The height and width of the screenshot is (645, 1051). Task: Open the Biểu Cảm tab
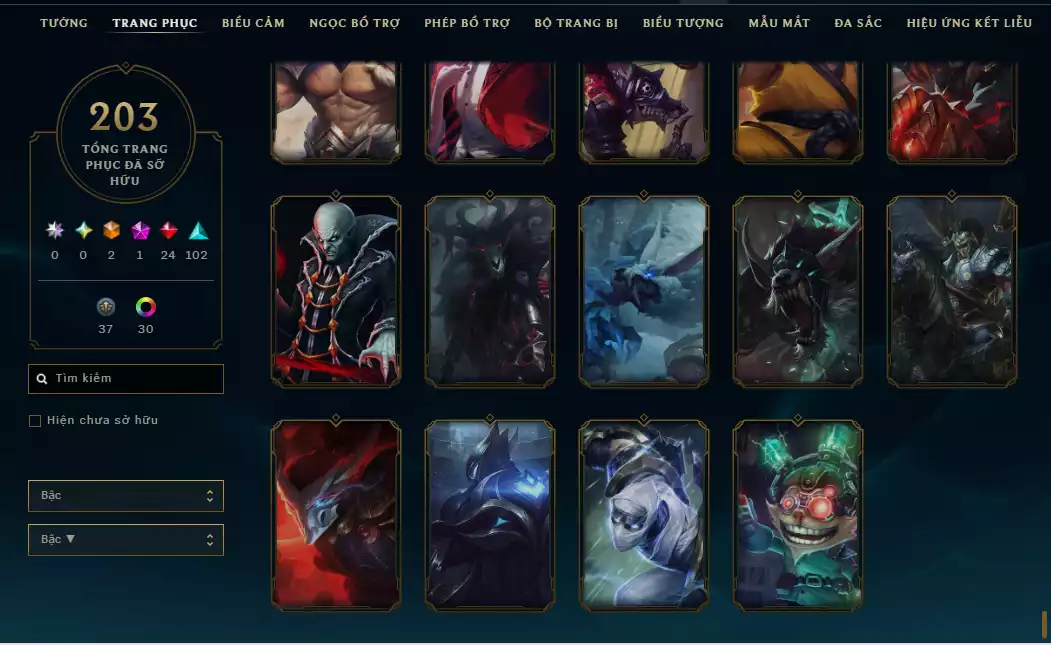pyautogui.click(x=253, y=23)
